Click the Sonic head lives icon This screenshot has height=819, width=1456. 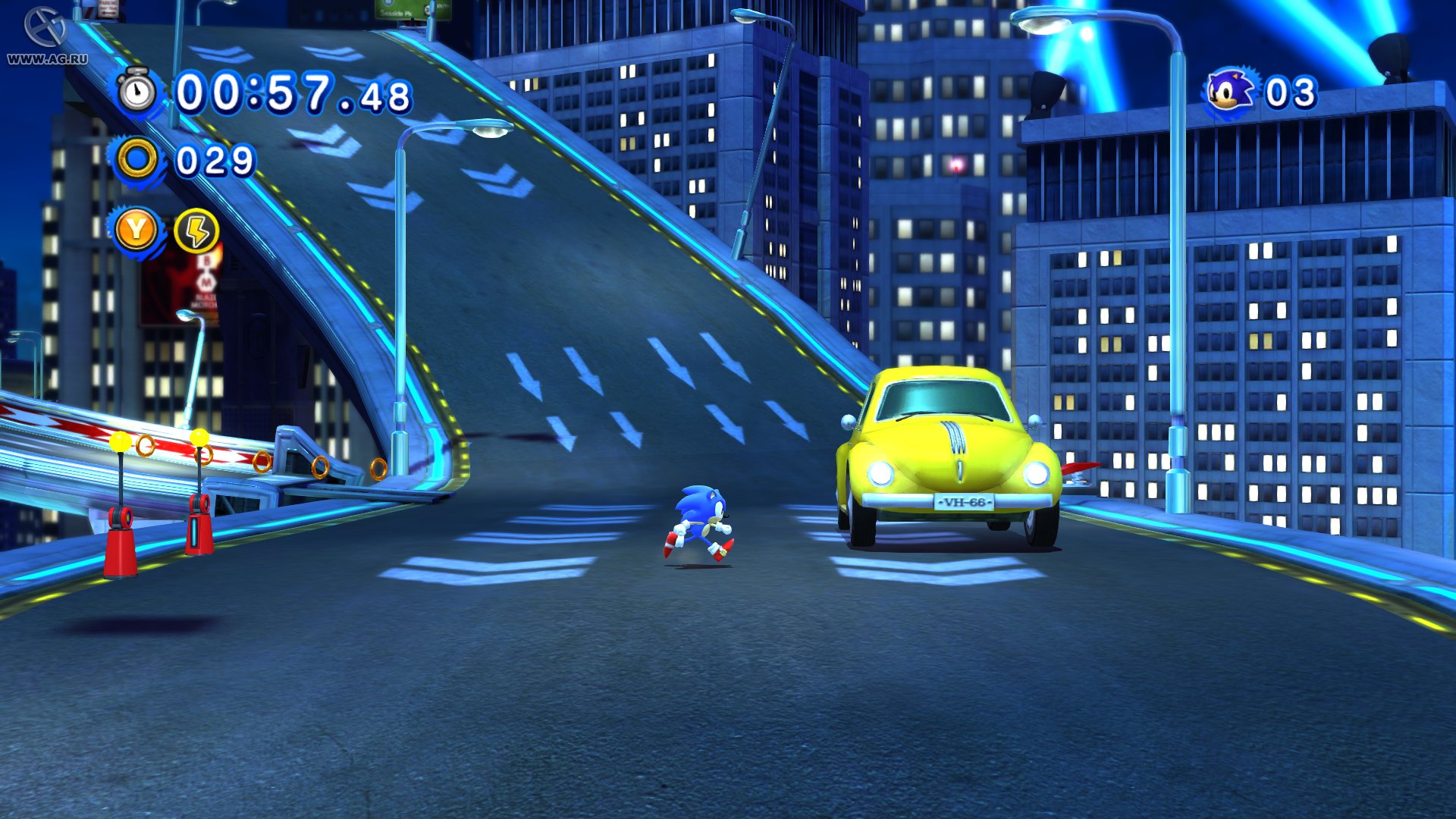click(x=1231, y=93)
